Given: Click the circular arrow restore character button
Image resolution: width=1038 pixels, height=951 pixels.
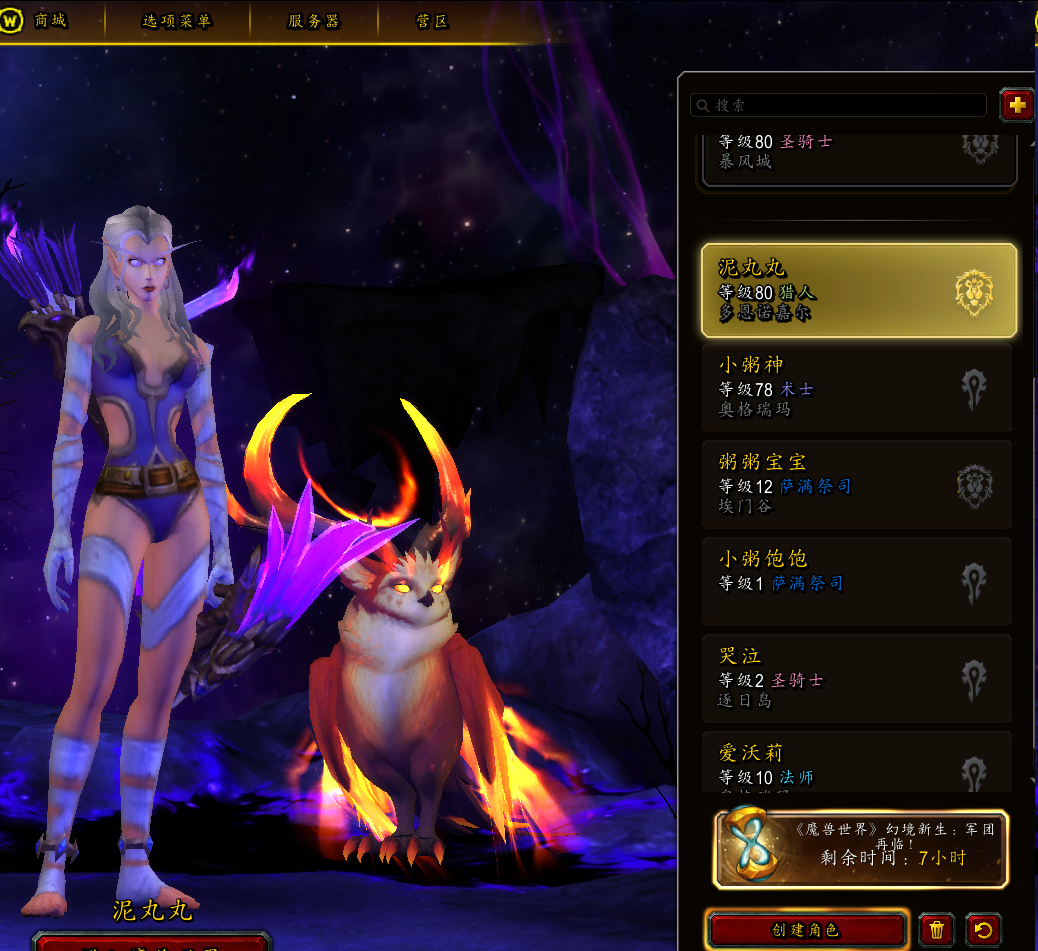Looking at the screenshot, I should pos(983,930).
